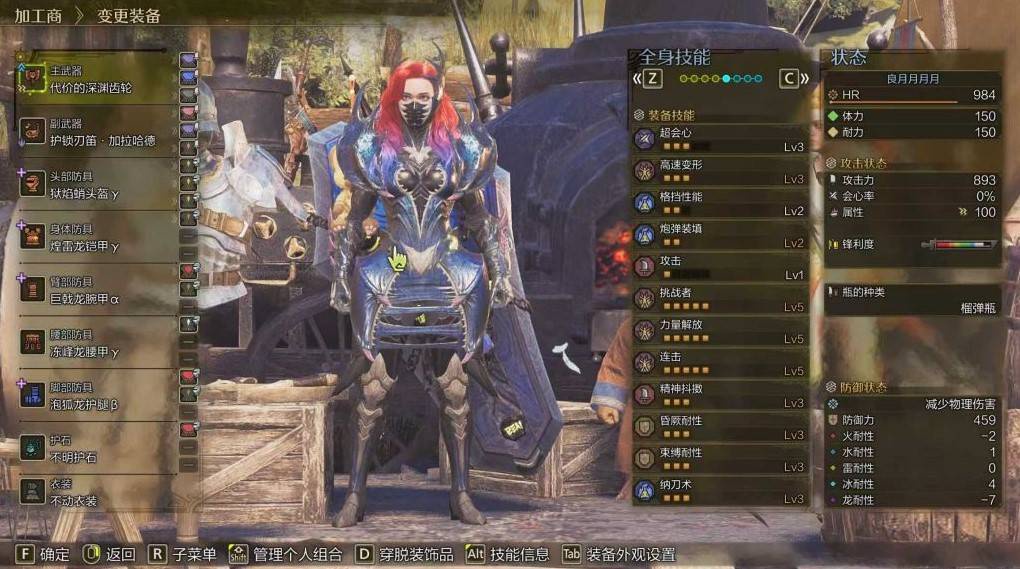Select head armor 狱焰蛸头盔γ
This screenshot has width=1020, height=569.
pyautogui.click(x=95, y=185)
